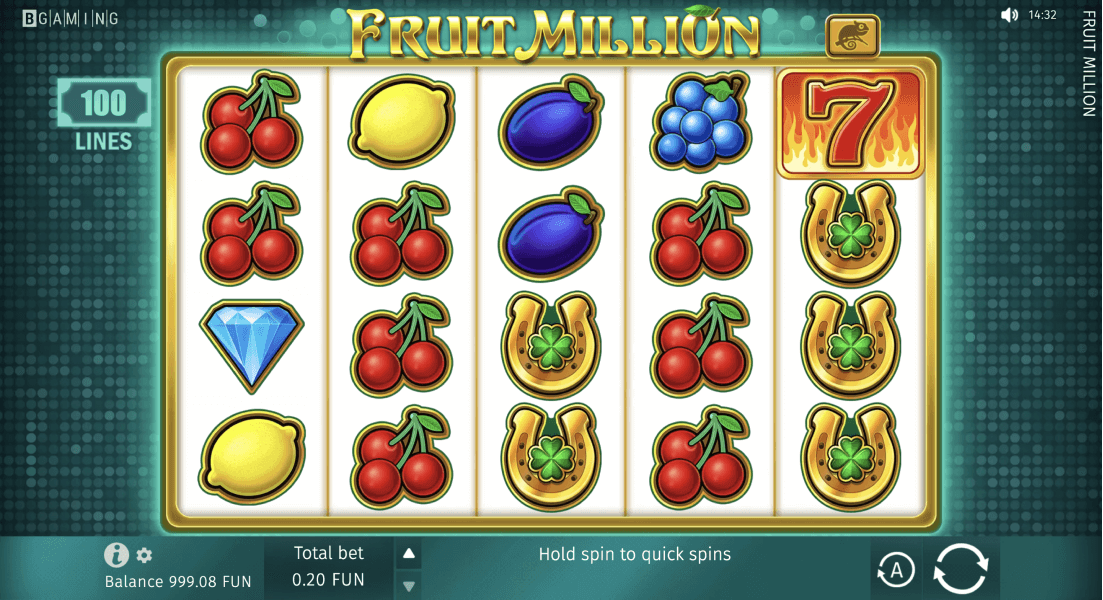The width and height of the screenshot is (1103, 600).
Task: Click the chameleon button above the reels
Action: pyautogui.click(x=853, y=36)
